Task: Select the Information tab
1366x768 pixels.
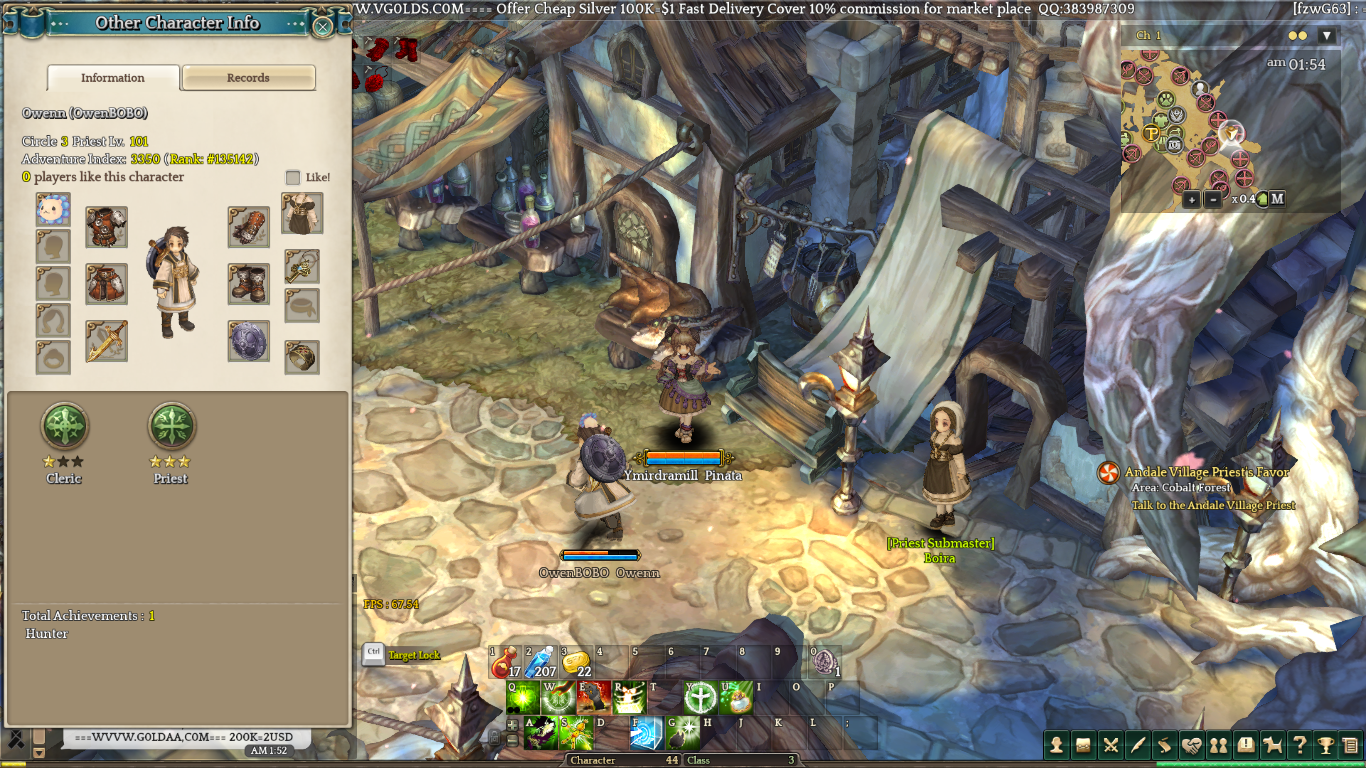Action: click(113, 78)
